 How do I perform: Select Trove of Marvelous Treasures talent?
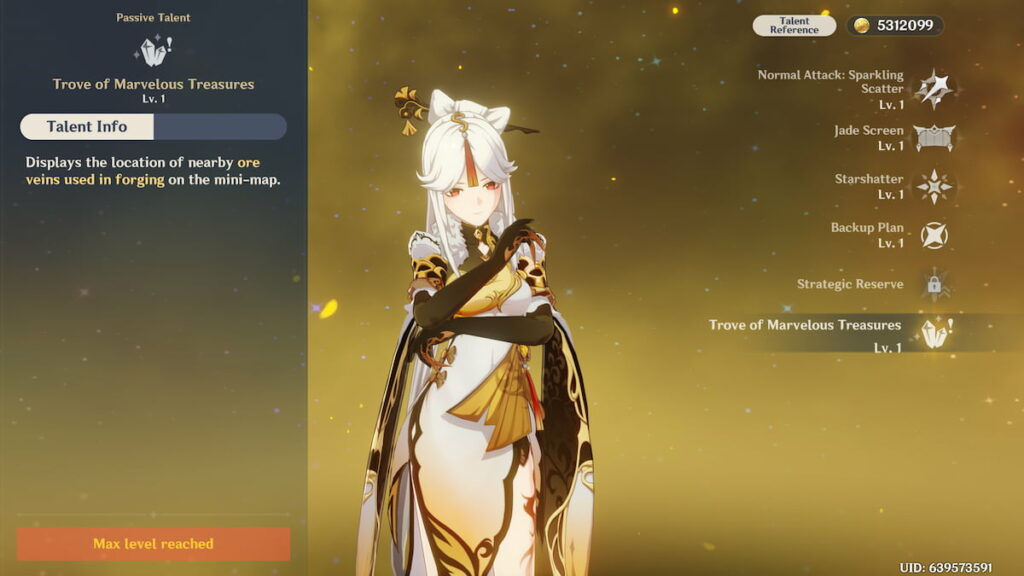[934, 332]
